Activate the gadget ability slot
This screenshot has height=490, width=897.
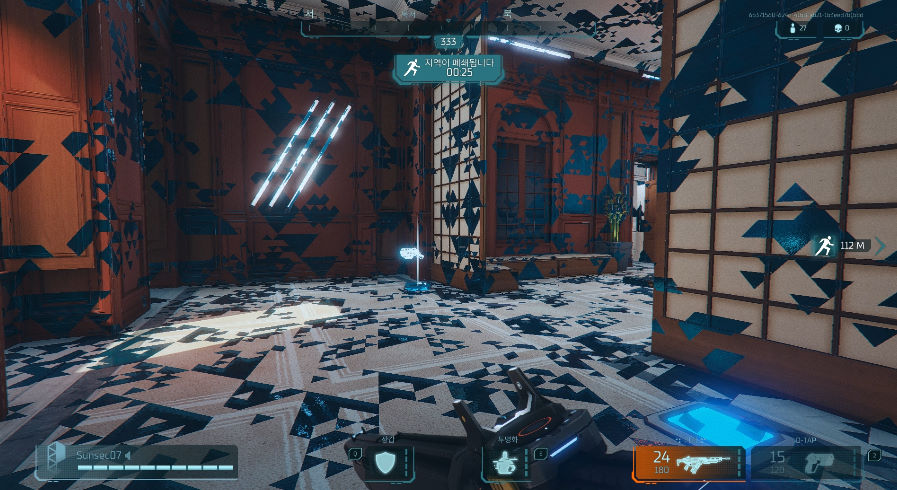click(x=504, y=461)
